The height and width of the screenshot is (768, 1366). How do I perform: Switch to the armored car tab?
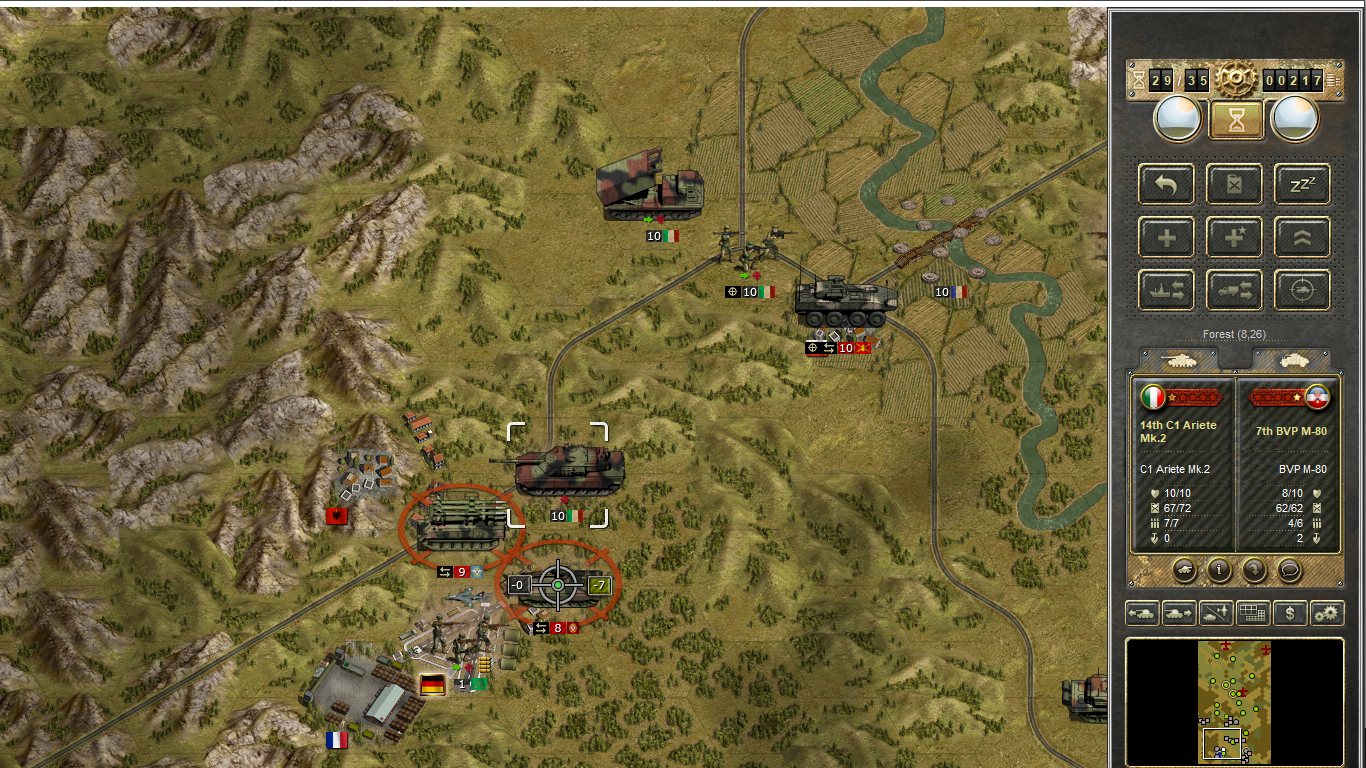coord(1291,360)
